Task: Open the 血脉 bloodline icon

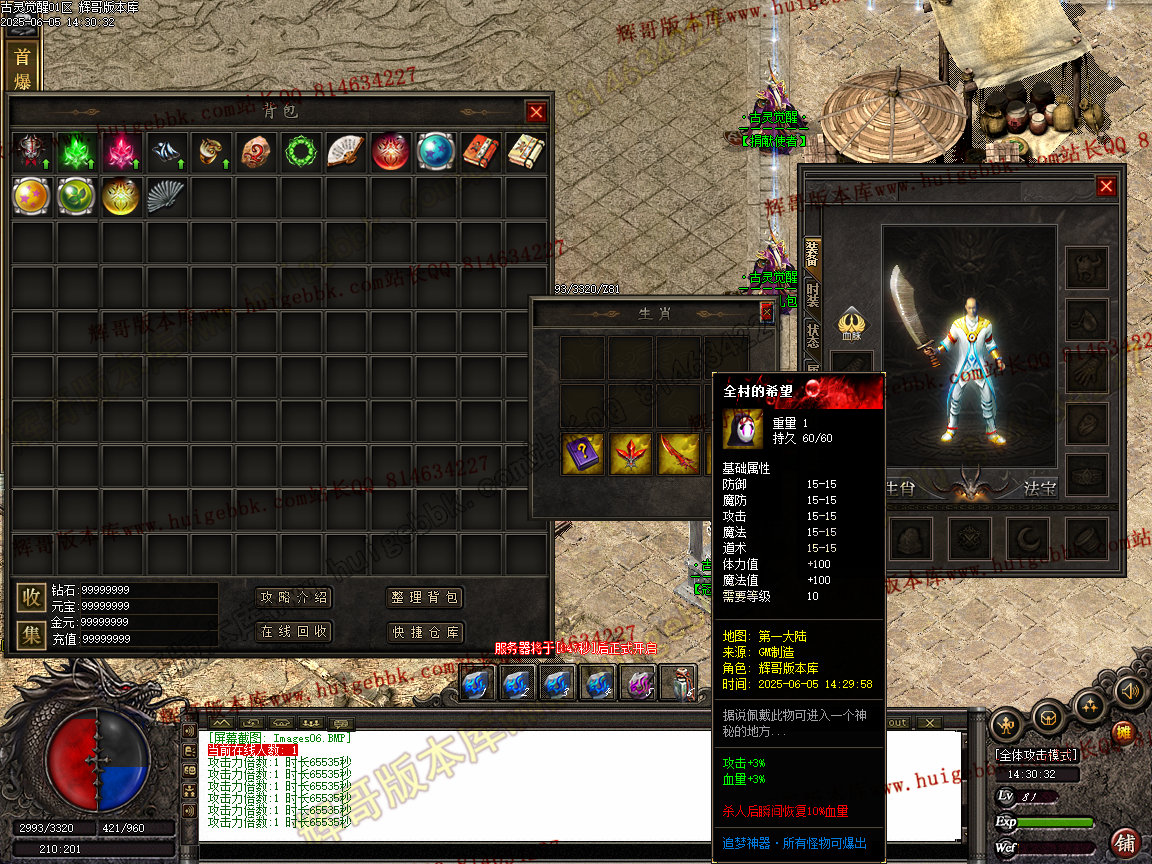Action: [851, 322]
